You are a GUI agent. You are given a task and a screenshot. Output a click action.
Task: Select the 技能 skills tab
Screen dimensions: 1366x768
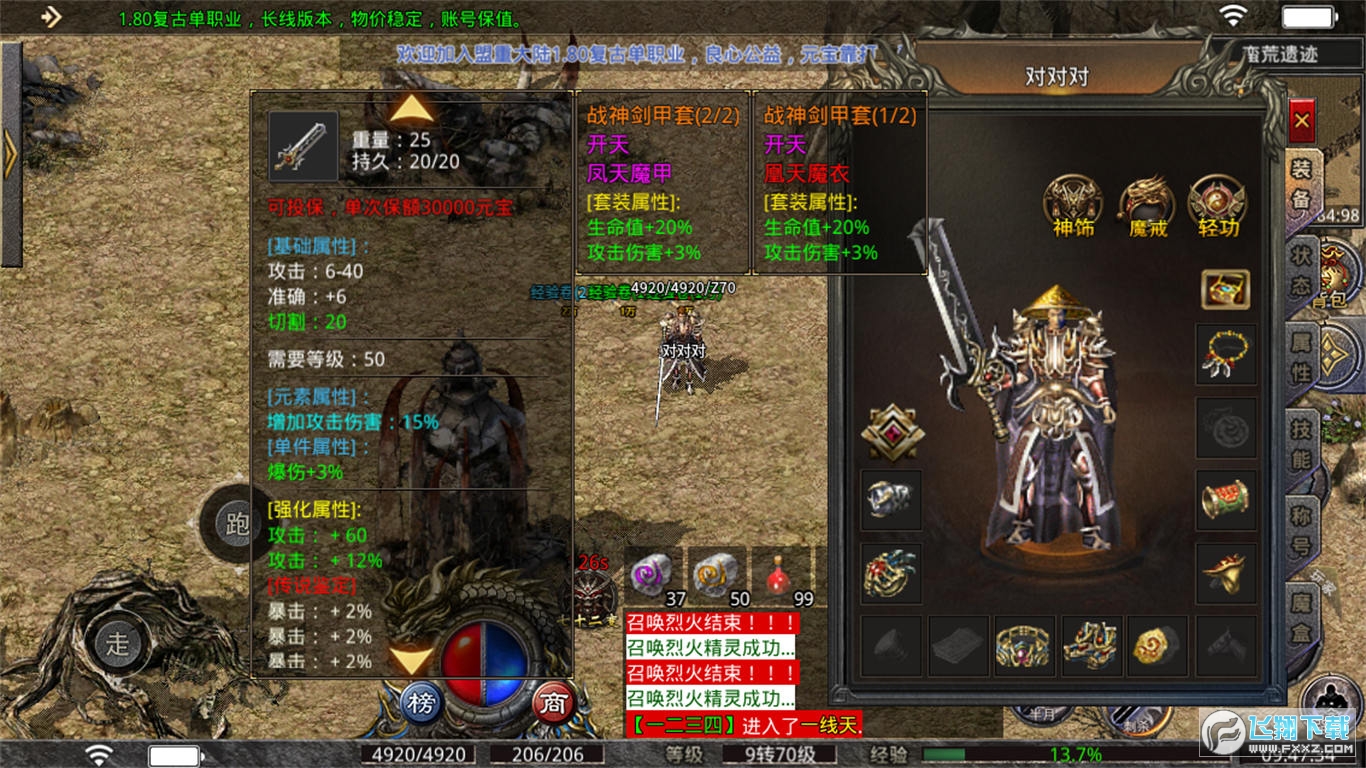(1301, 447)
